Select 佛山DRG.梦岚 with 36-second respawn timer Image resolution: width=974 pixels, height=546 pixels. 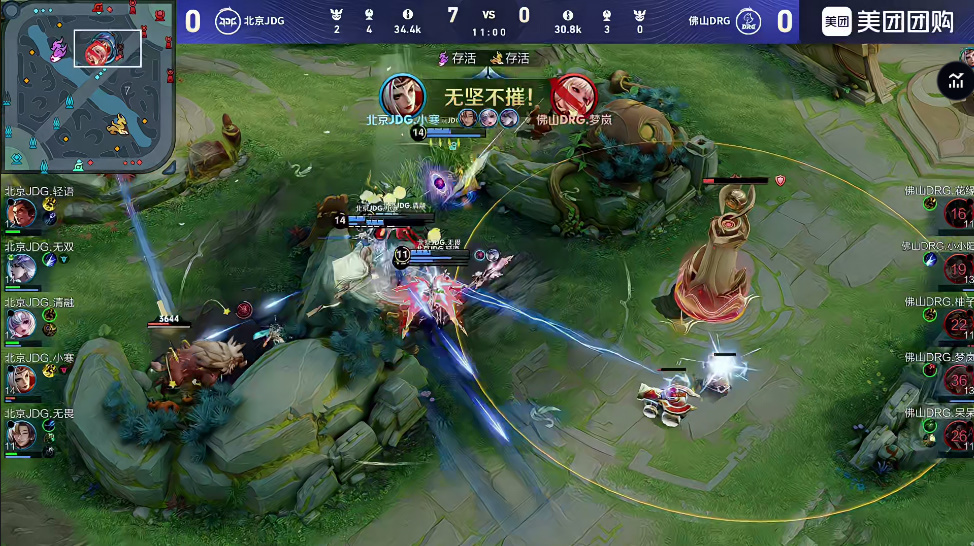click(x=958, y=380)
